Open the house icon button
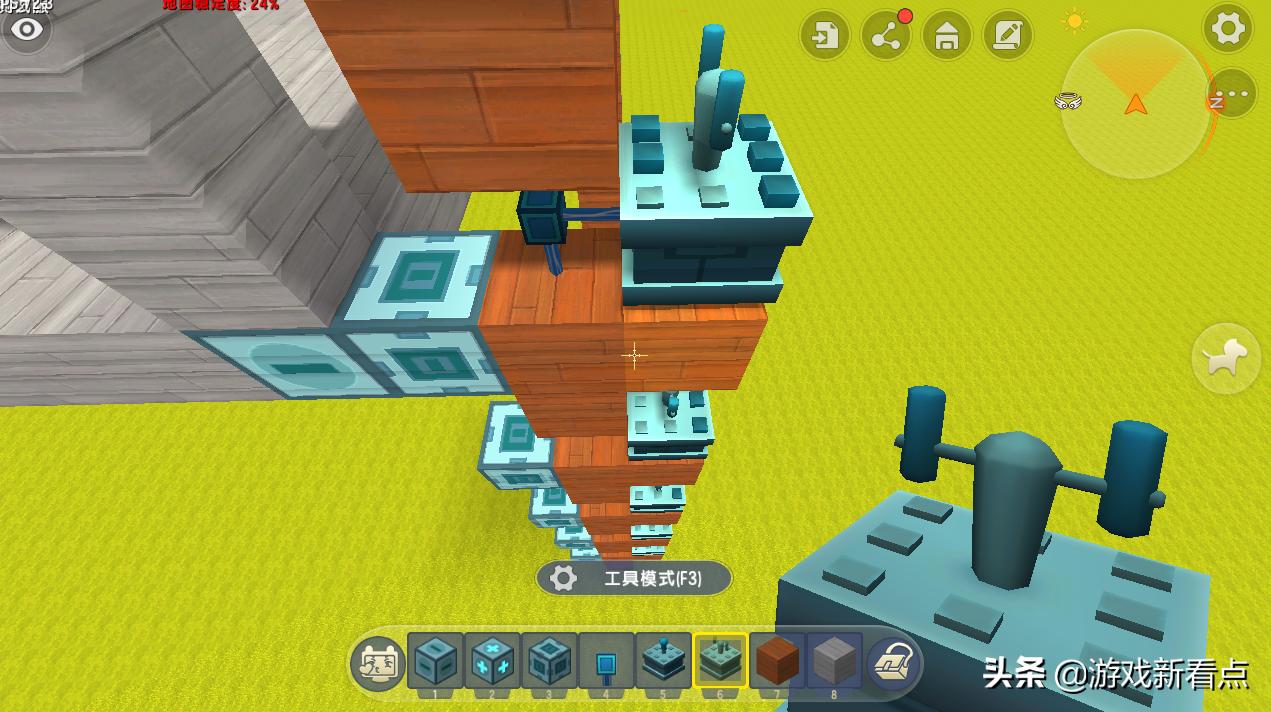The width and height of the screenshot is (1271, 712). pos(946,36)
